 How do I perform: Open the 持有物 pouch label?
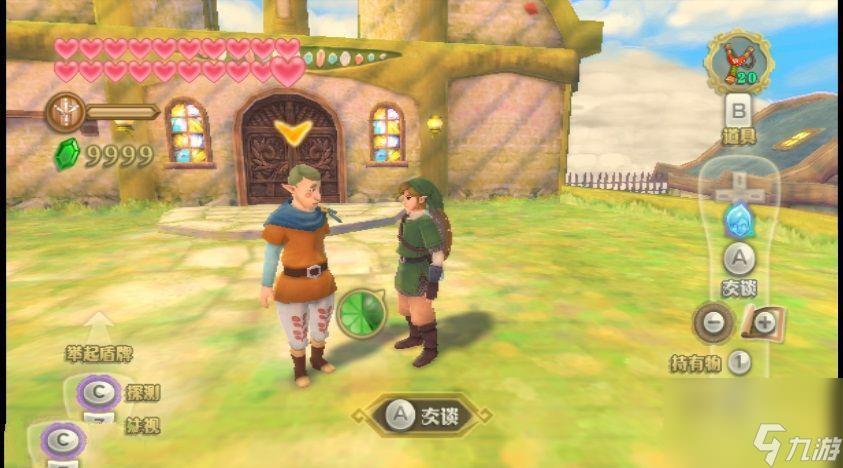696,364
